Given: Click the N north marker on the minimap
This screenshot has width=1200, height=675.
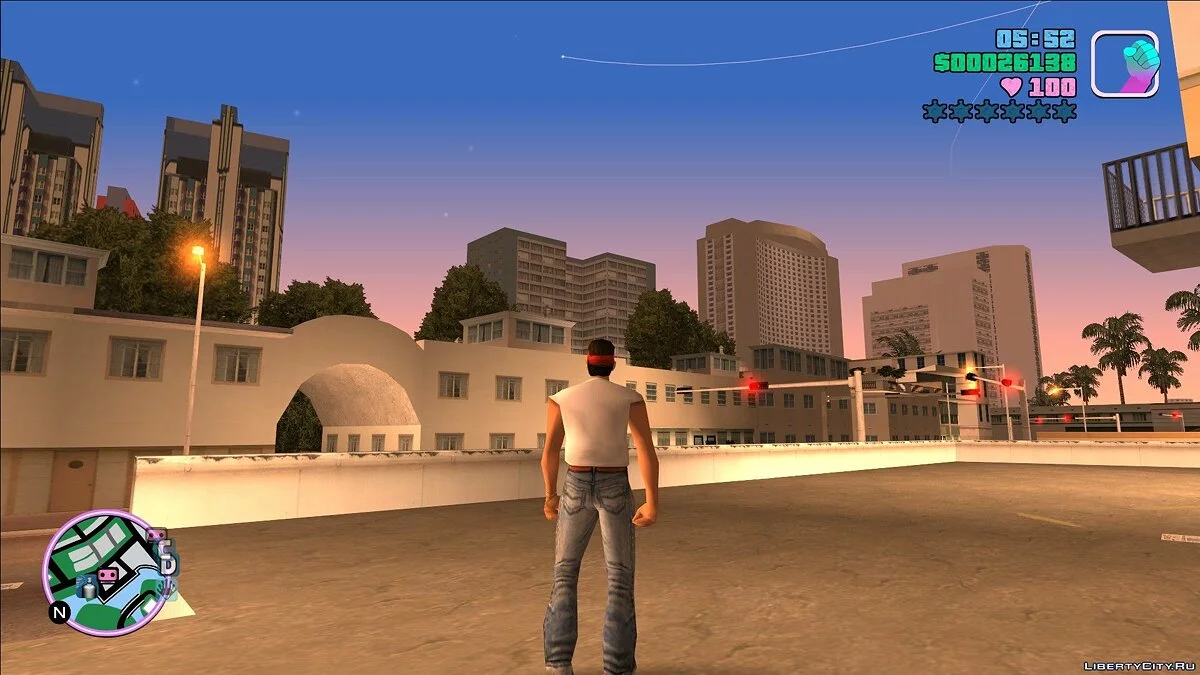Looking at the screenshot, I should click(59, 612).
